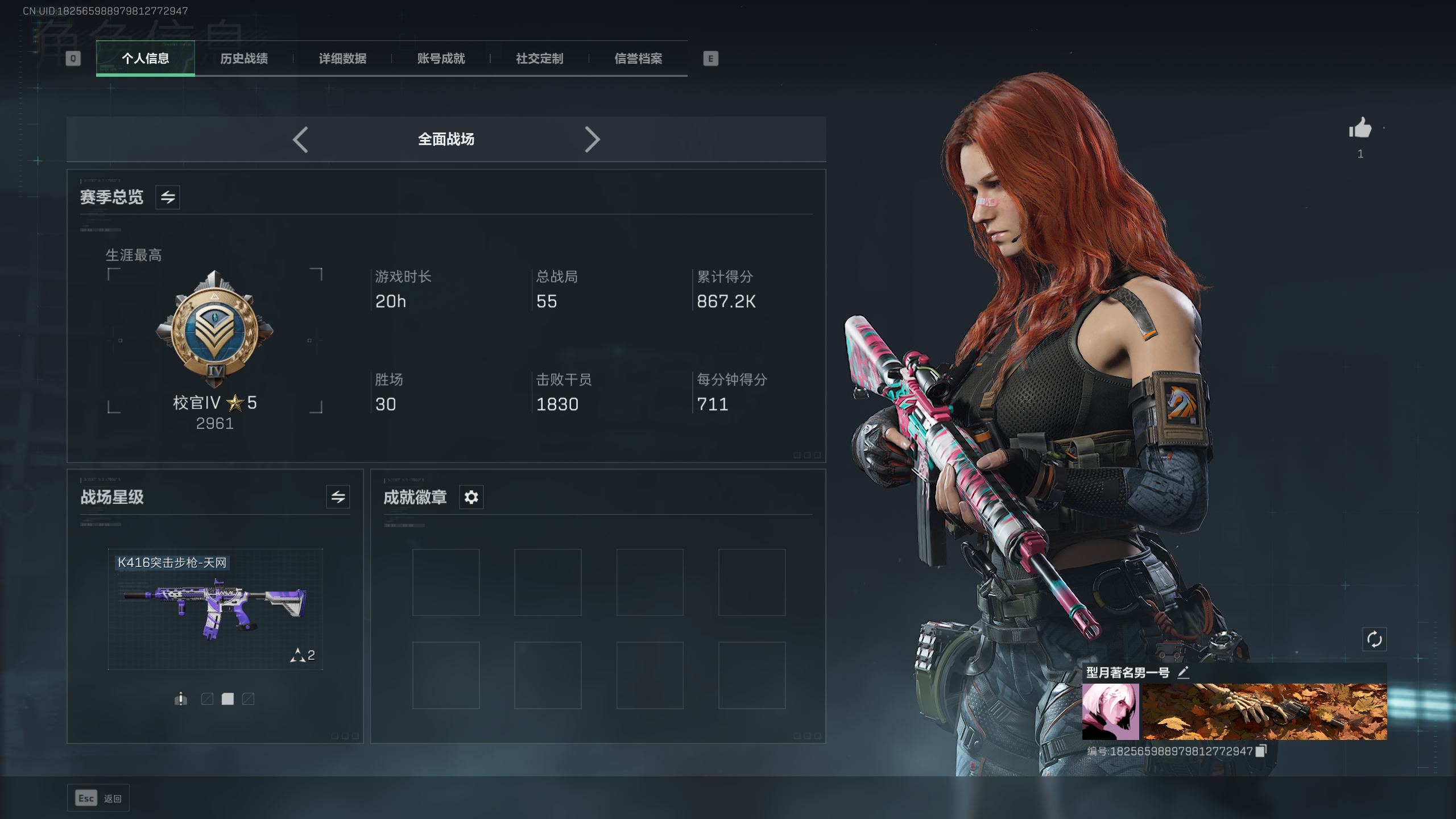Switch to the 个人信息 tab
The height and width of the screenshot is (819, 1456).
[x=145, y=59]
